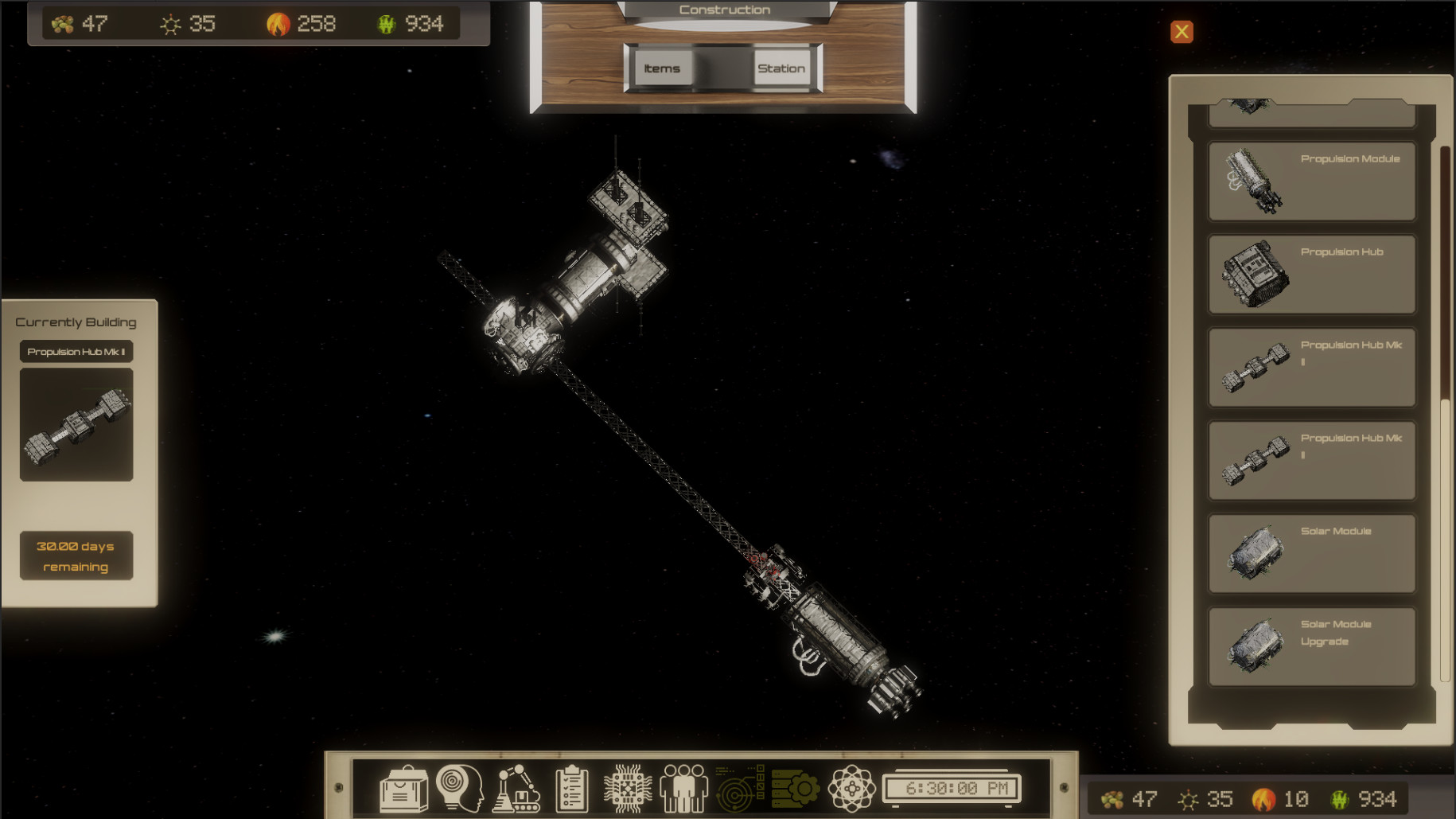1456x819 pixels.
Task: Select the Propulsion Module from the list
Action: tap(1311, 180)
